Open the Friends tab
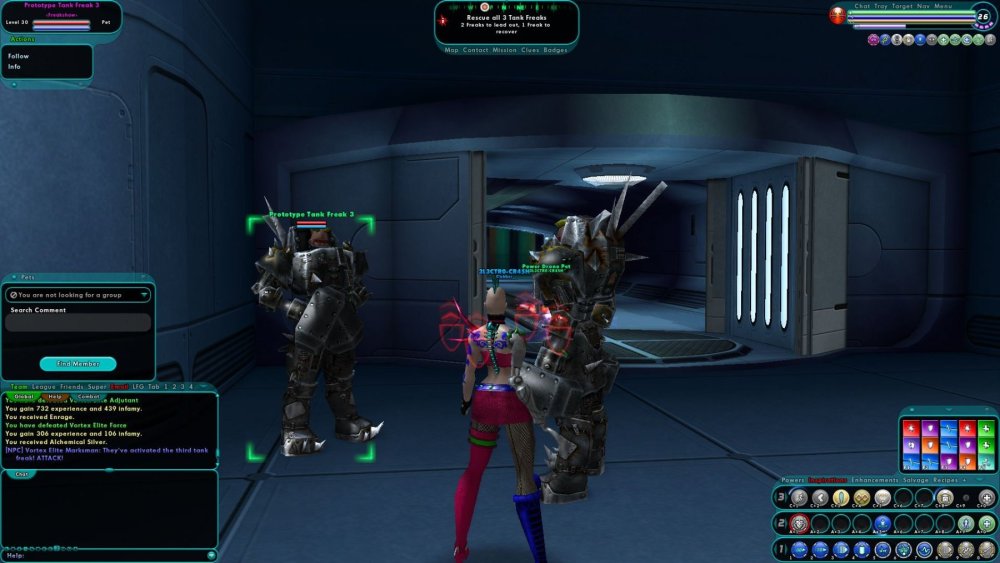The width and height of the screenshot is (1000, 563). click(71, 386)
